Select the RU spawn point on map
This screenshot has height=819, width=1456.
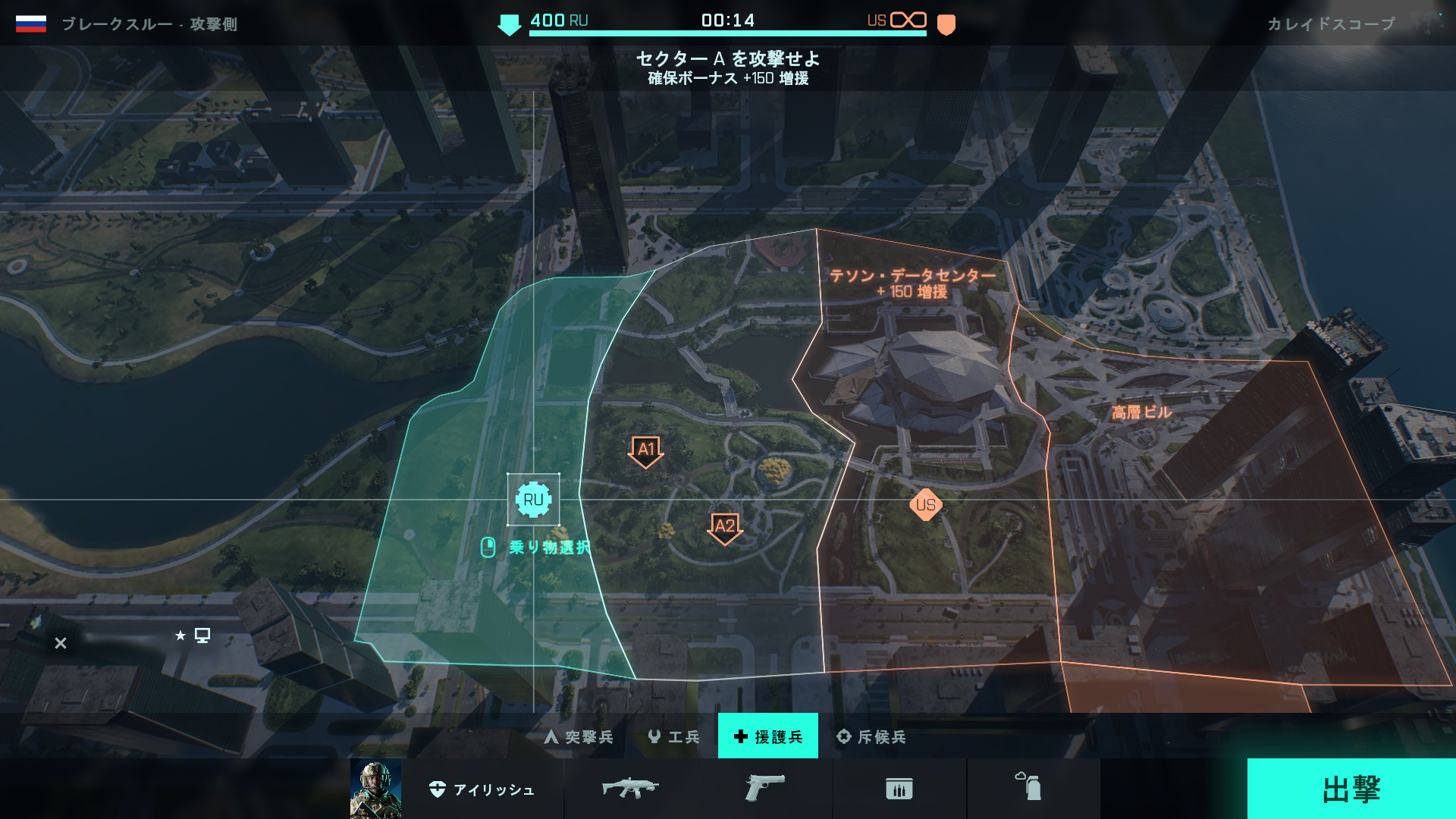(533, 500)
